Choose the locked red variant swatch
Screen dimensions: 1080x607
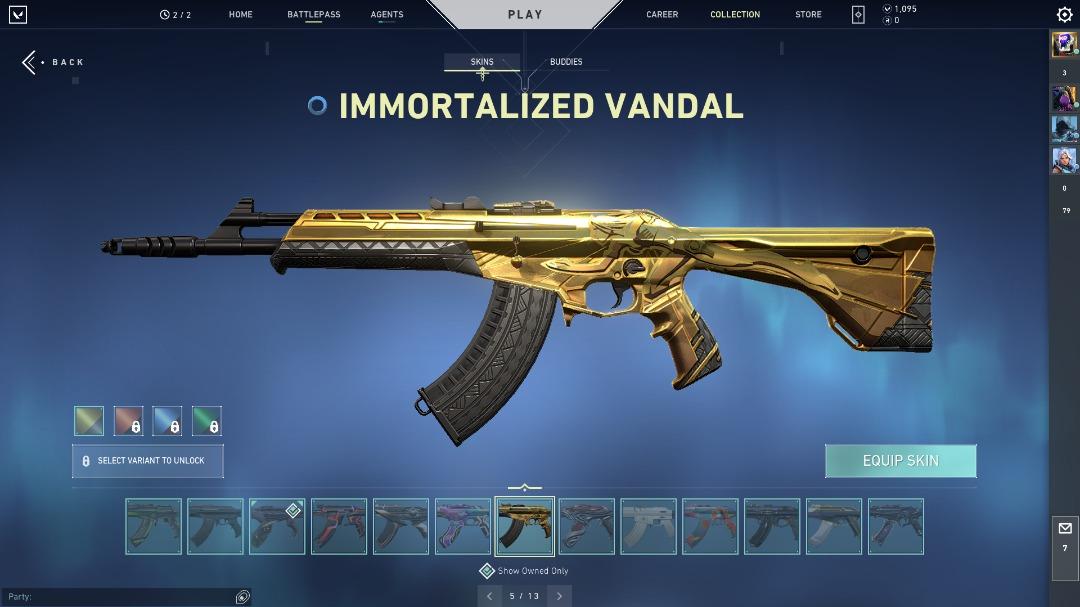pos(128,421)
